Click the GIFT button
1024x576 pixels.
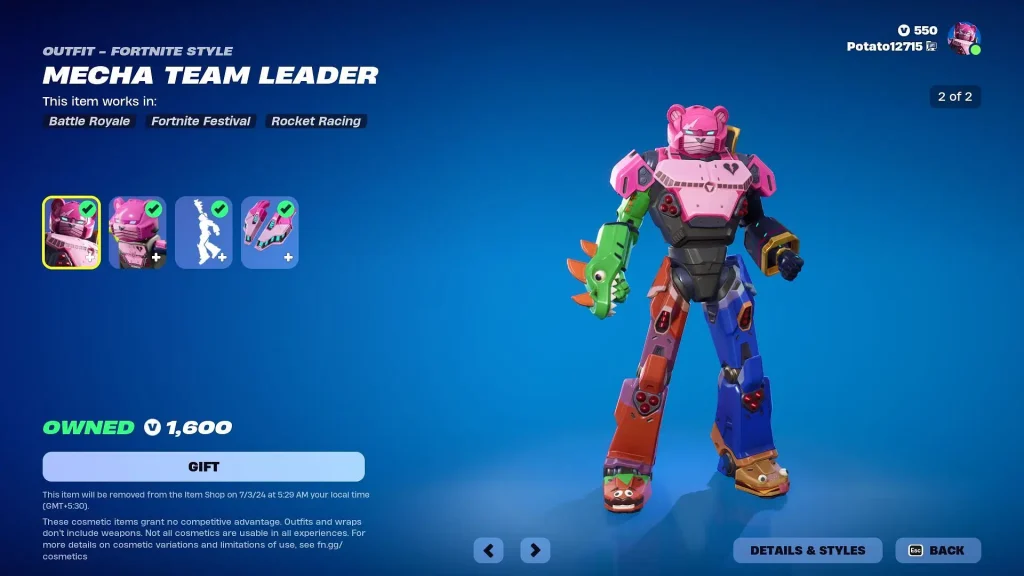click(203, 467)
